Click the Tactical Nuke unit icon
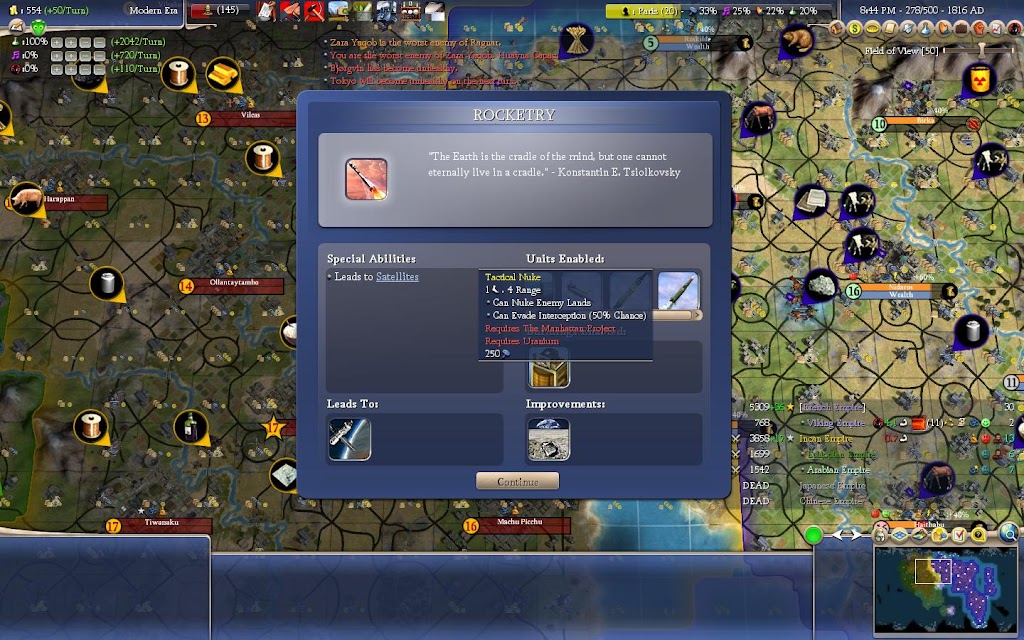 point(678,291)
